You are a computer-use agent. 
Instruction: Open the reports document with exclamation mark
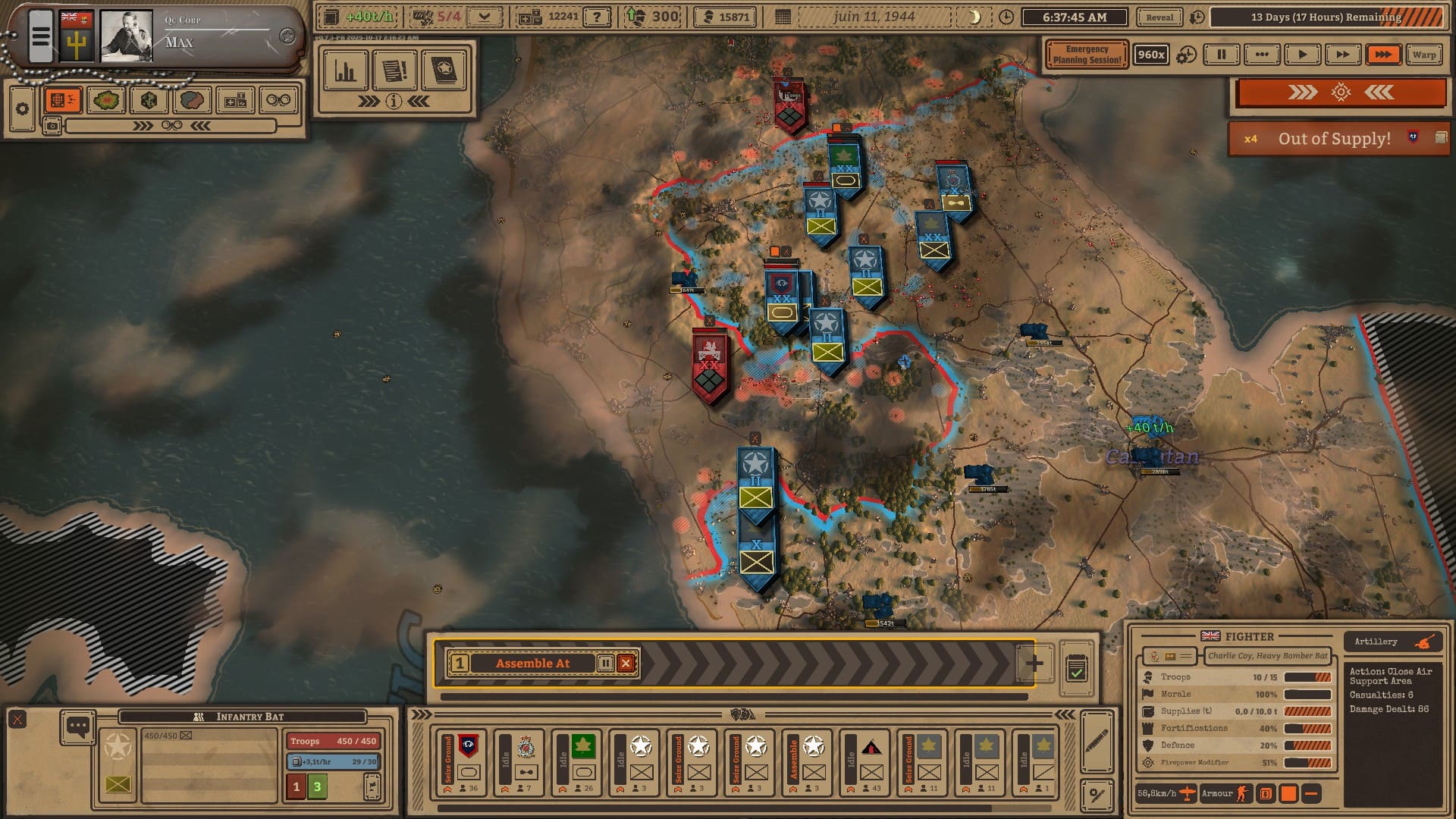click(x=394, y=71)
